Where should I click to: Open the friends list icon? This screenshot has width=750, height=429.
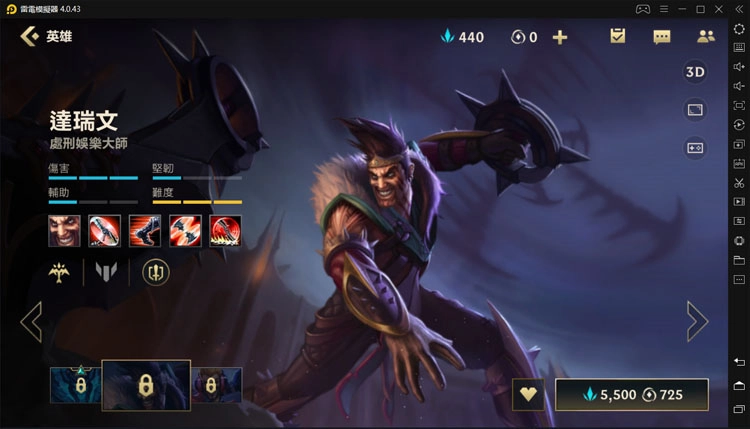706,37
